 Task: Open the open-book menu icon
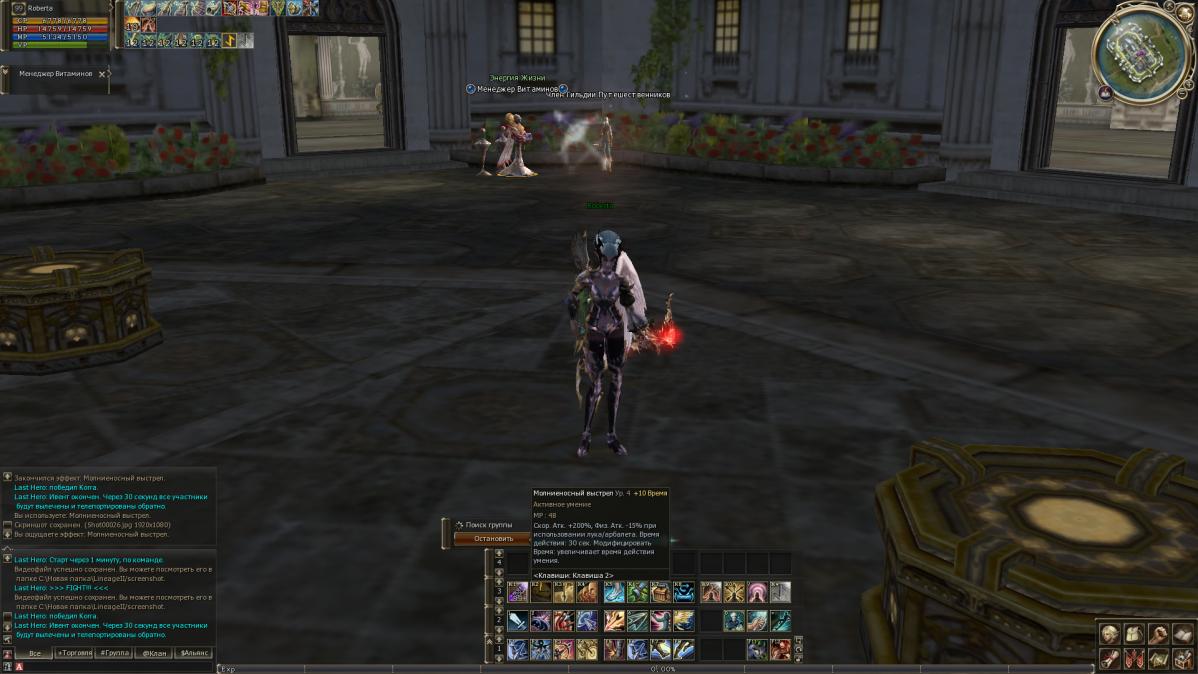pyautogui.click(x=1183, y=634)
